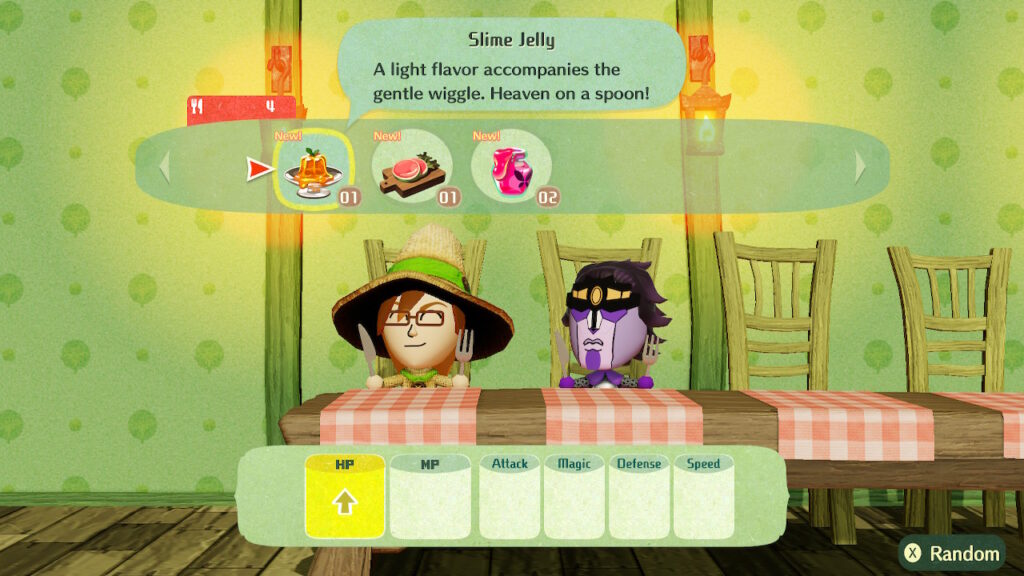Show more foods with the right arrow

point(859,167)
